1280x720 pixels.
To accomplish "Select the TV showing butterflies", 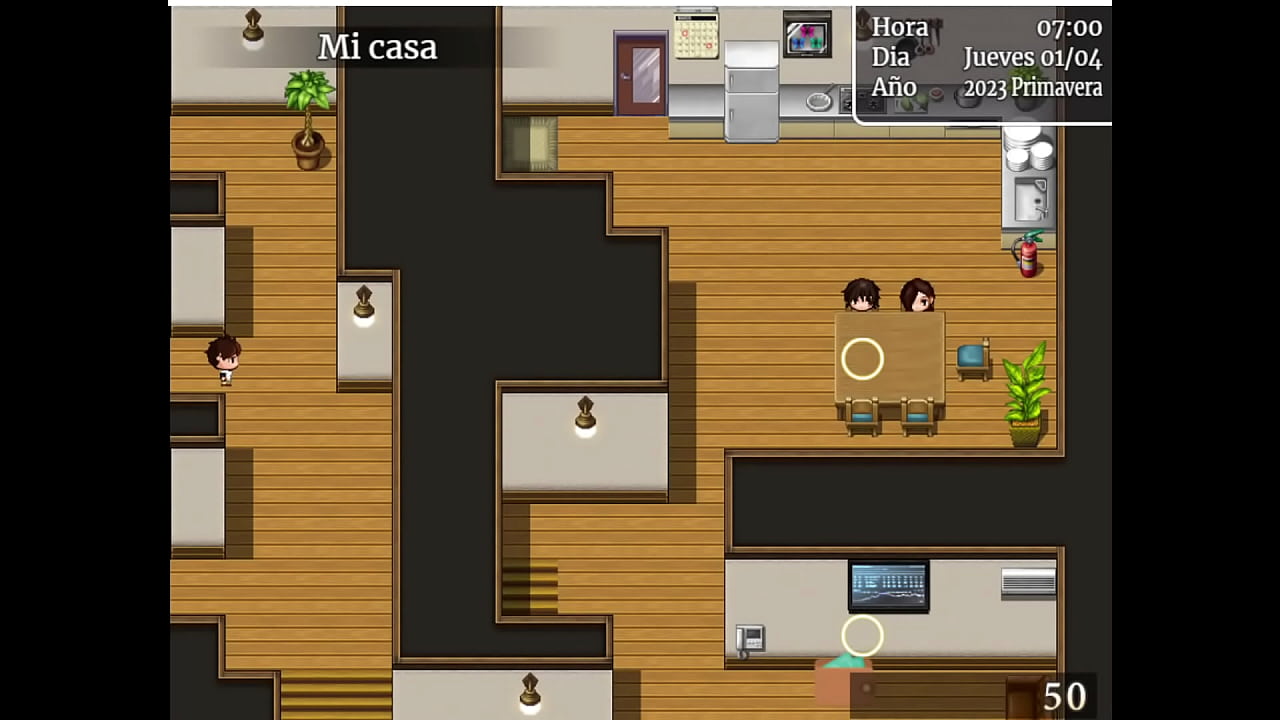I will 806,35.
